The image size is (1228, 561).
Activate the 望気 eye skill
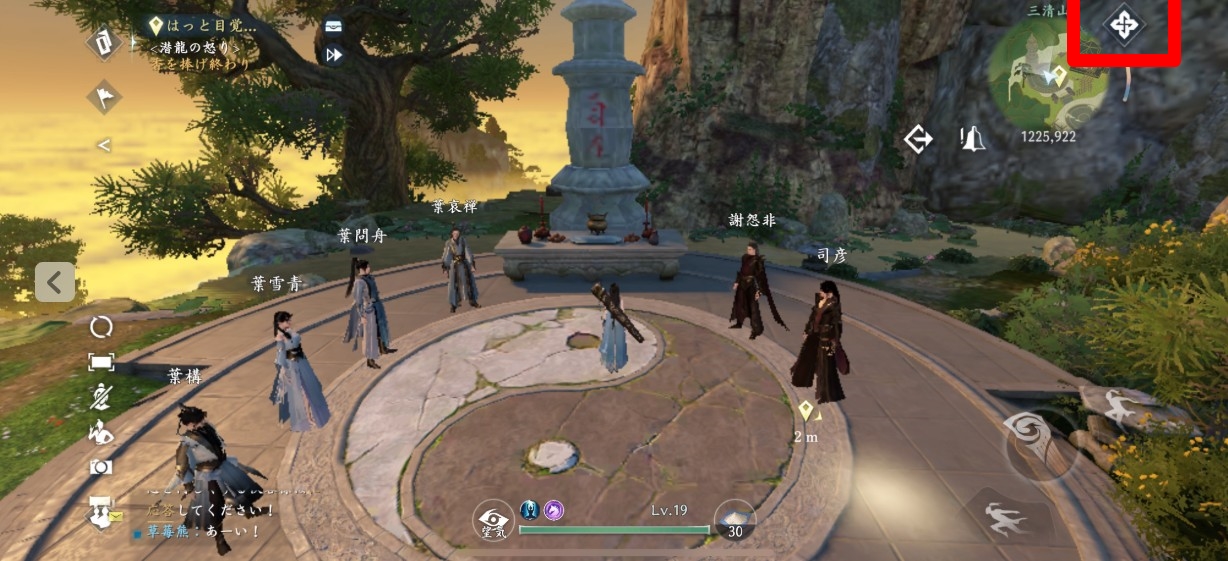[493, 520]
